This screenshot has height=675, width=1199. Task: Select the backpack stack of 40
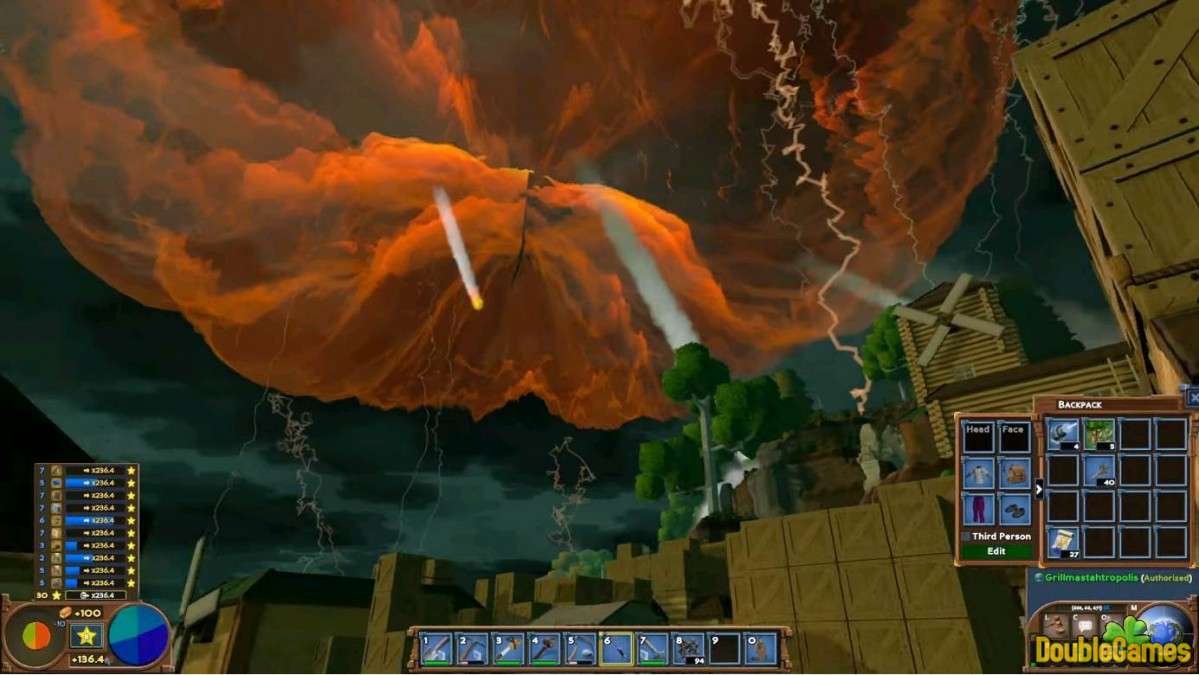coord(1099,470)
